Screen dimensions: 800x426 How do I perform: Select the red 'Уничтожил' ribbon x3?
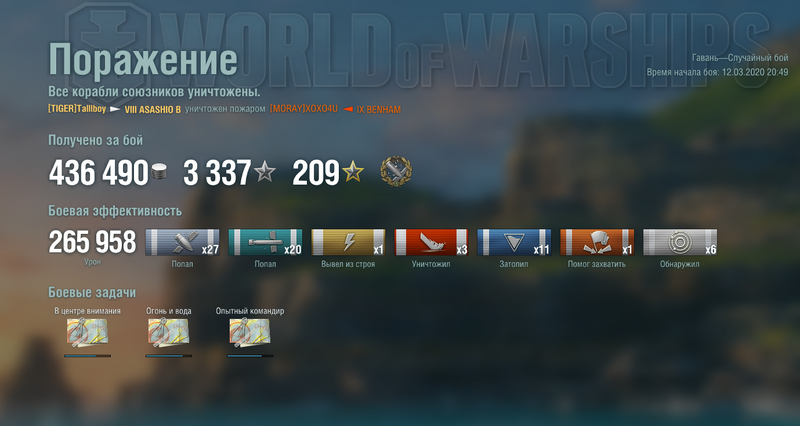432,243
